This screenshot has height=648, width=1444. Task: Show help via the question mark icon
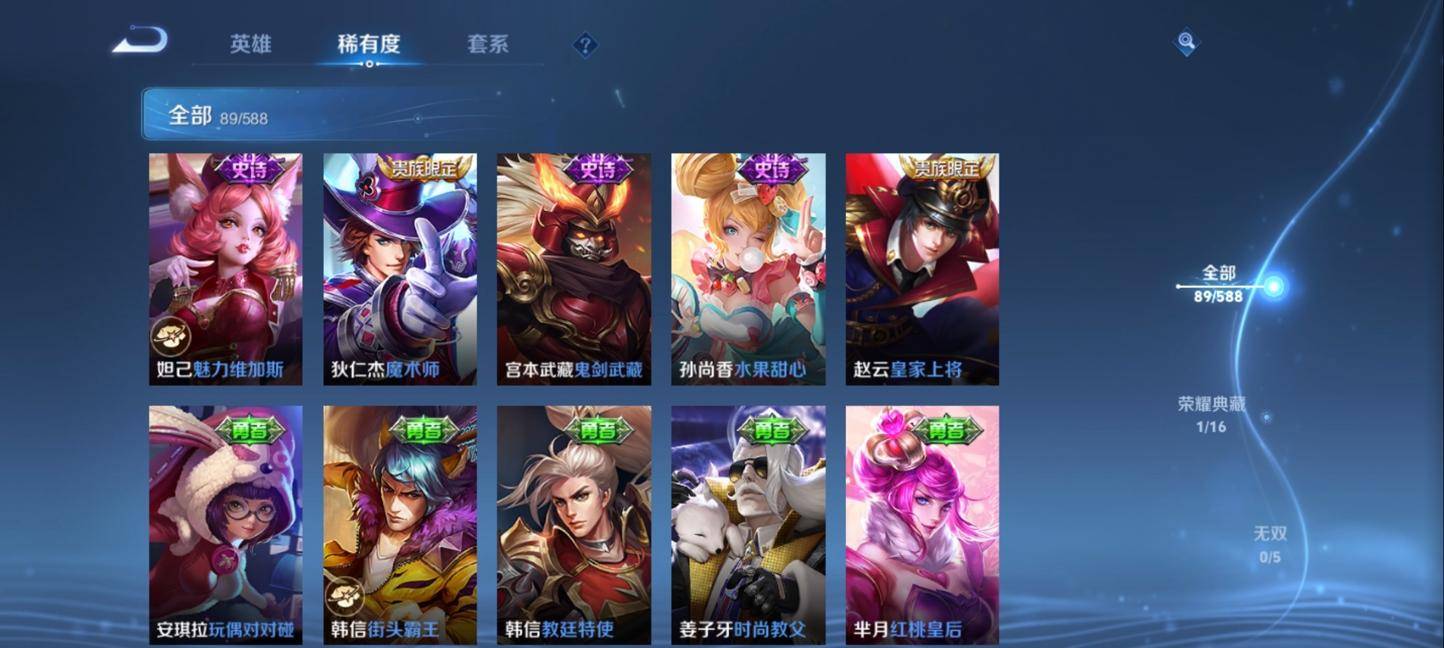coord(586,45)
